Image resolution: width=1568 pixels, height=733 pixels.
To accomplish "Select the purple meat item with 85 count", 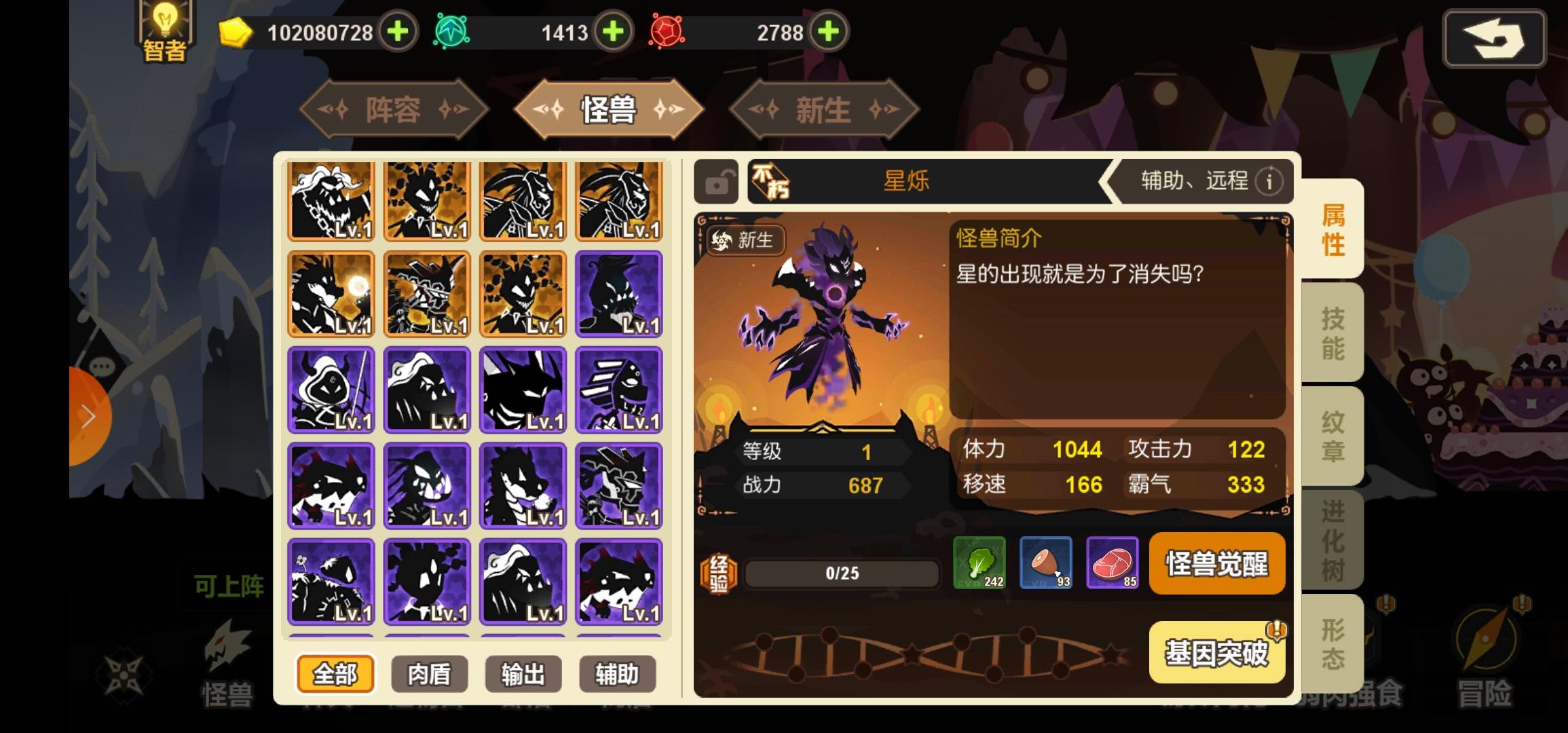I will coord(1113,564).
